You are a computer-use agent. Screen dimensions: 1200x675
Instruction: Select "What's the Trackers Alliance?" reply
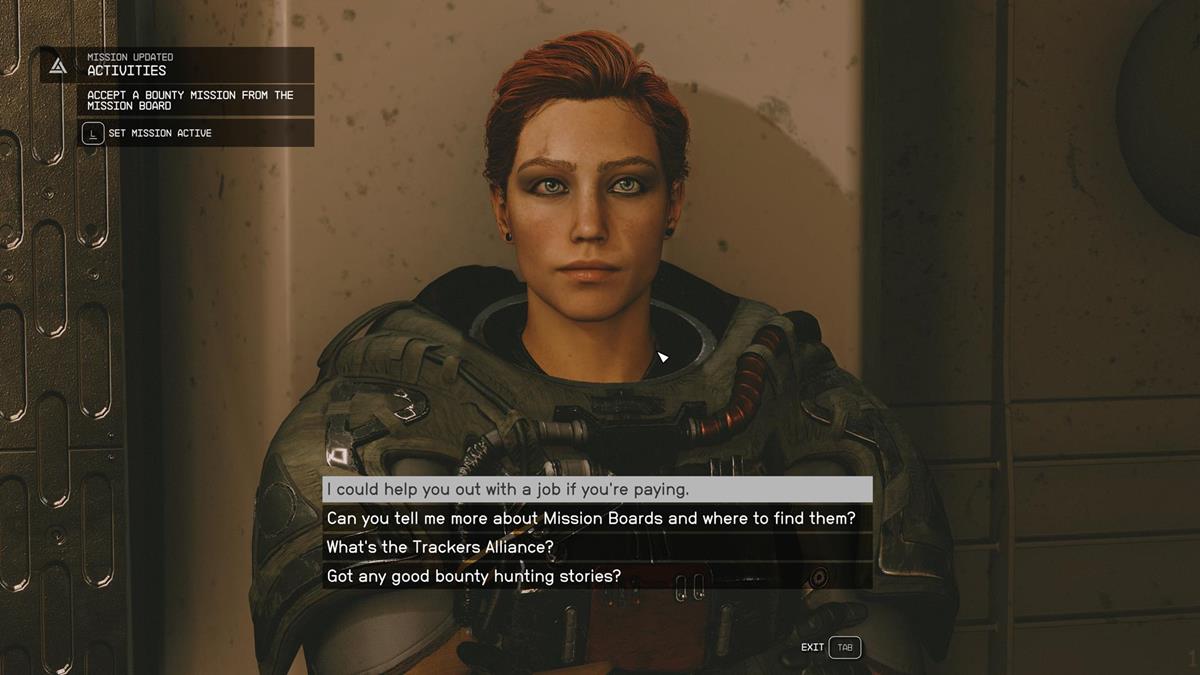[x=596, y=548]
